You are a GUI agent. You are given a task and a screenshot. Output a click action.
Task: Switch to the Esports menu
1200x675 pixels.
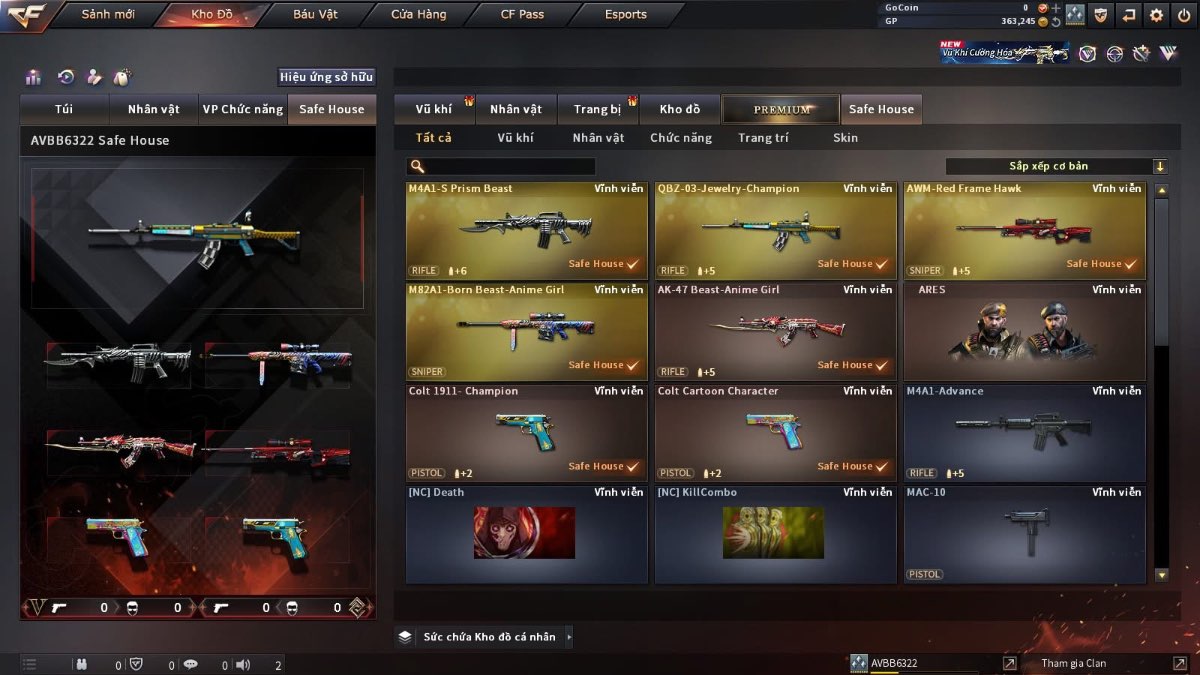(626, 15)
